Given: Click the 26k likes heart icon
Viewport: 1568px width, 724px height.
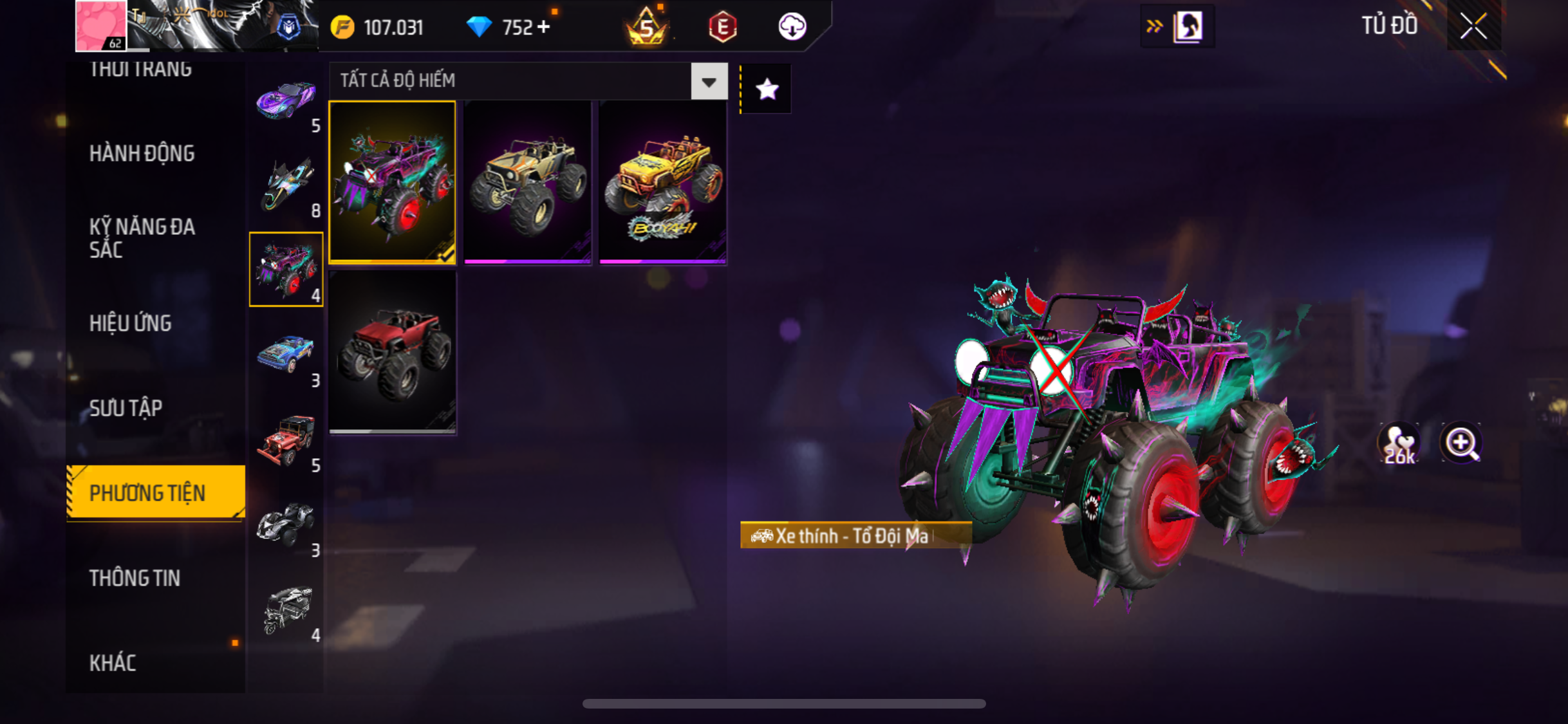Looking at the screenshot, I should (x=1399, y=444).
